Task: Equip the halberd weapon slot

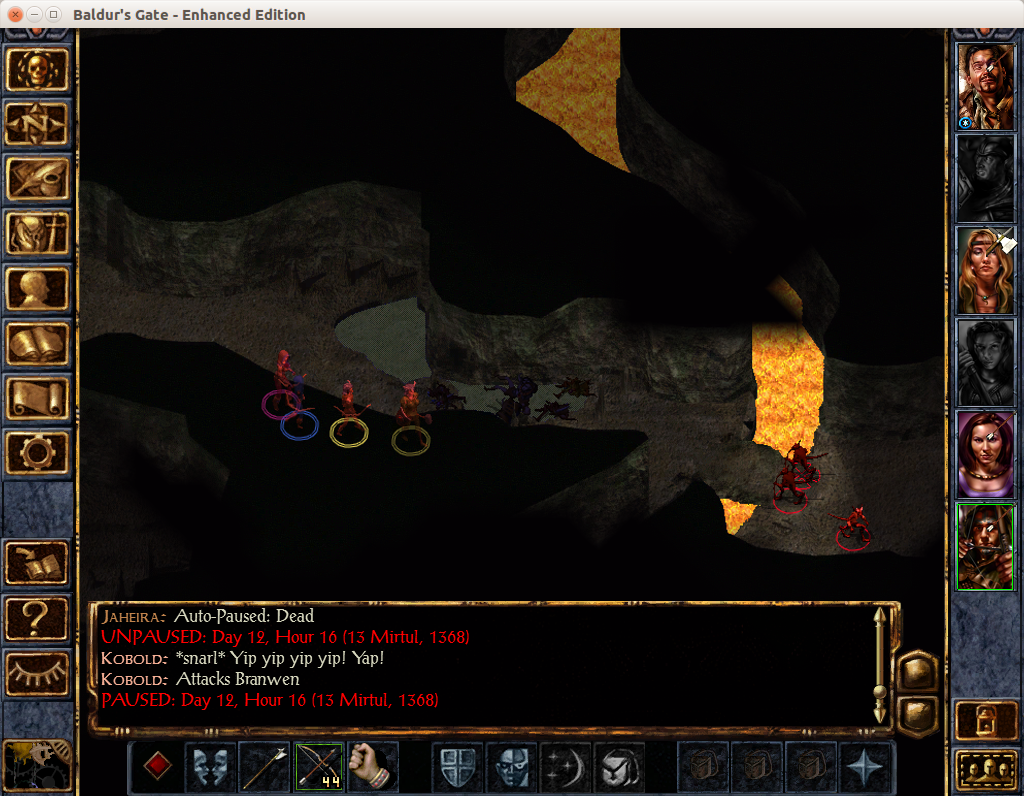Action: click(x=265, y=767)
